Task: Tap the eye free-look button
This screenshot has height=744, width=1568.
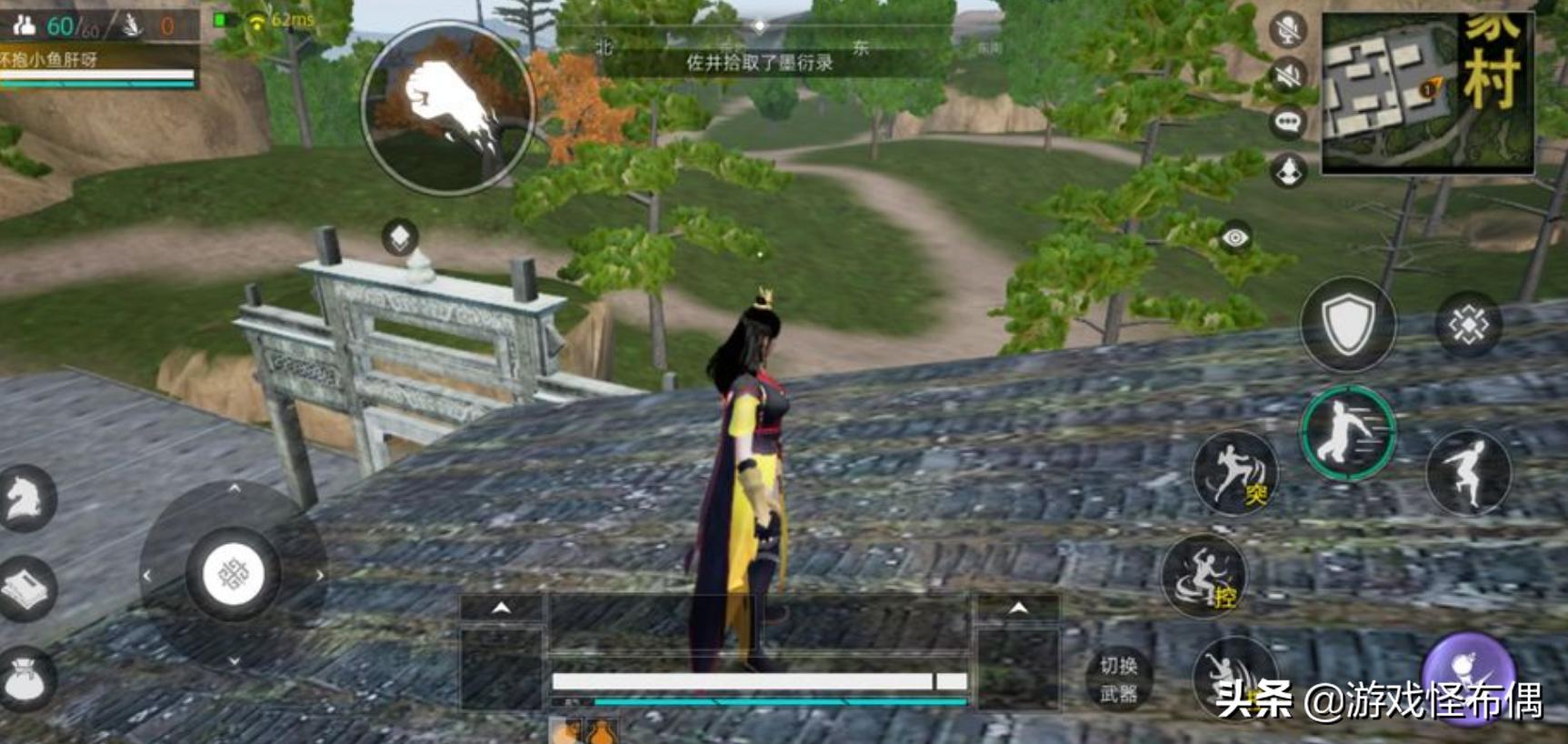Action: point(1234,238)
